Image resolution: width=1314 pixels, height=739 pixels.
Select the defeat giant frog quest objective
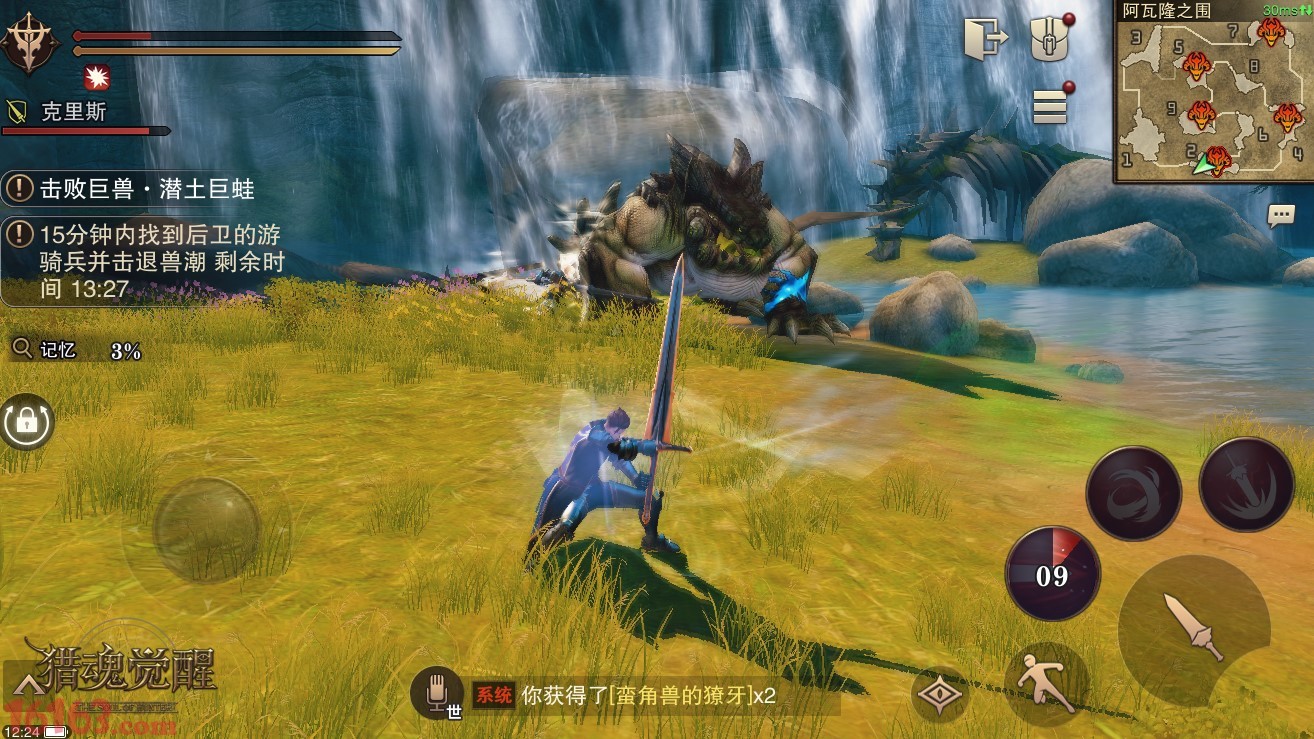click(140, 189)
